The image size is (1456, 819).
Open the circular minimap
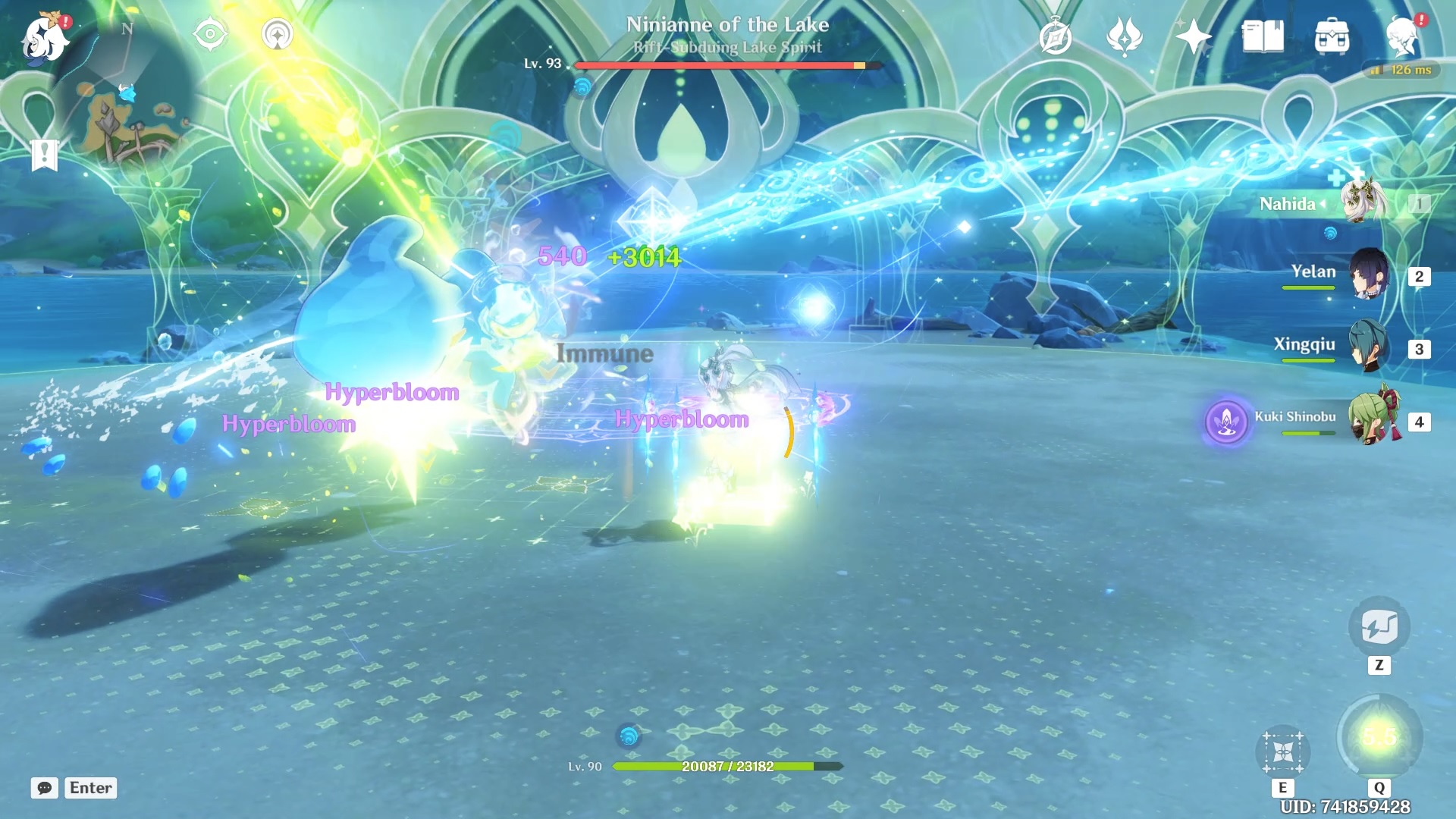coord(129,95)
